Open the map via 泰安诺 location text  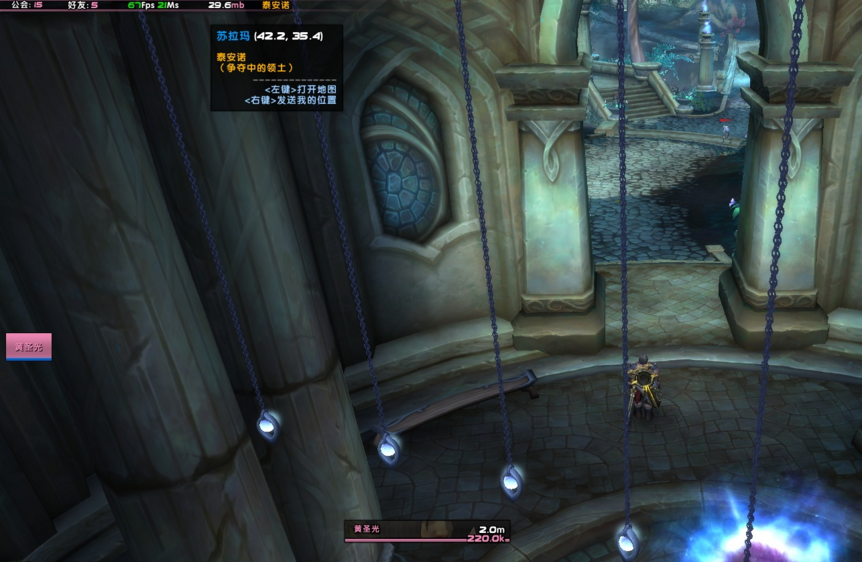(x=276, y=5)
